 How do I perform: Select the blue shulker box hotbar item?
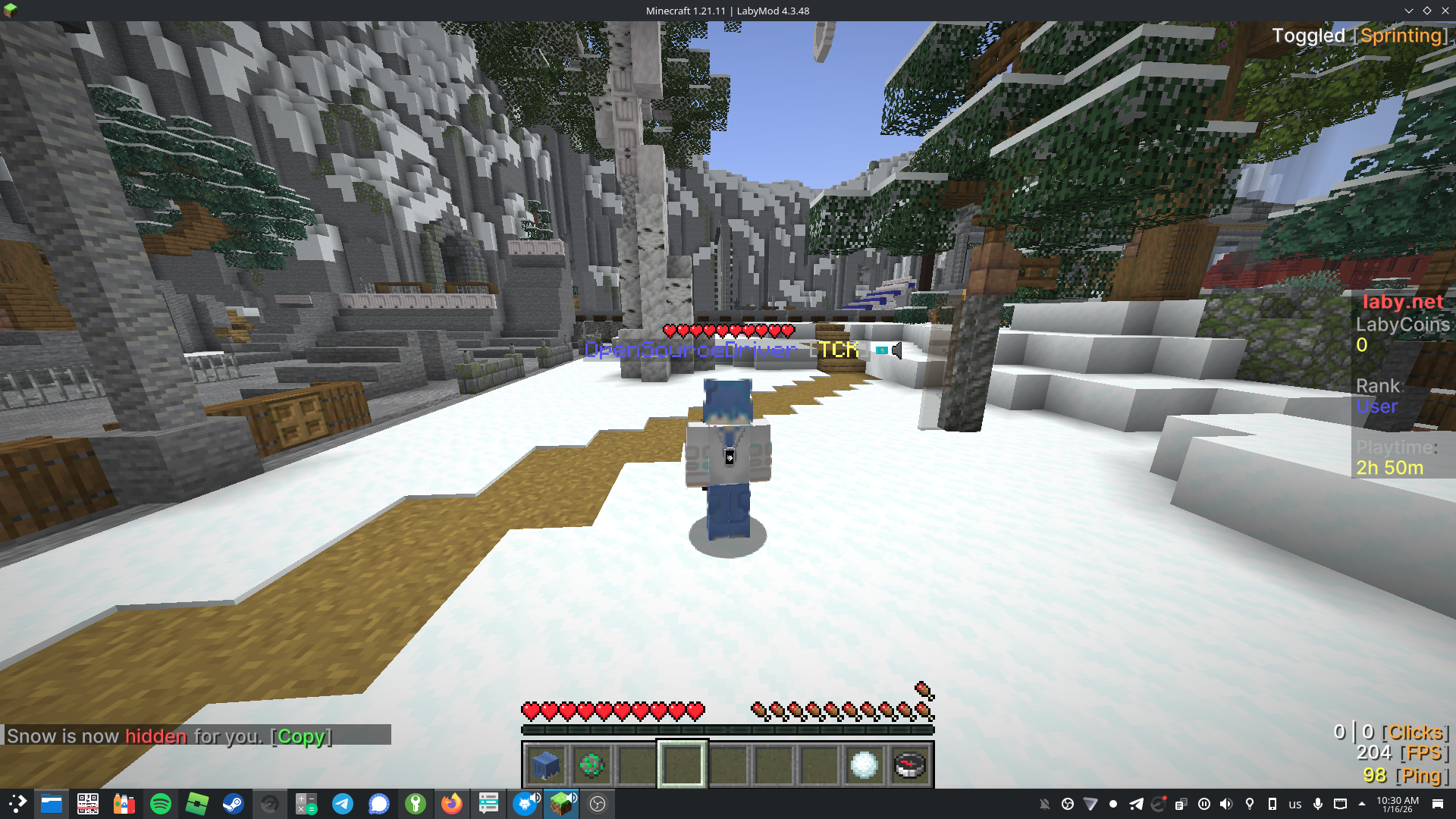(546, 766)
